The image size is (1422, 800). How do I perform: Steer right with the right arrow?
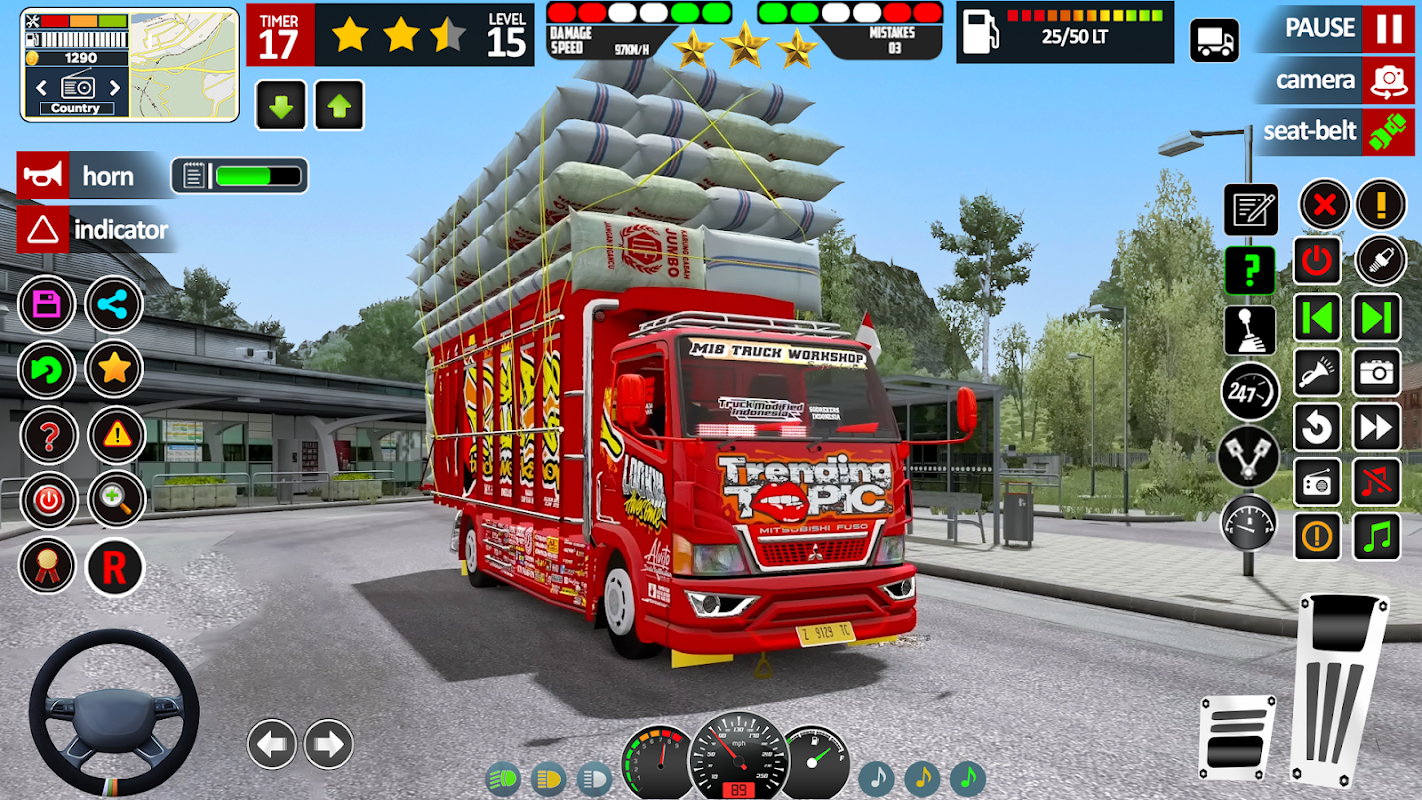point(328,744)
